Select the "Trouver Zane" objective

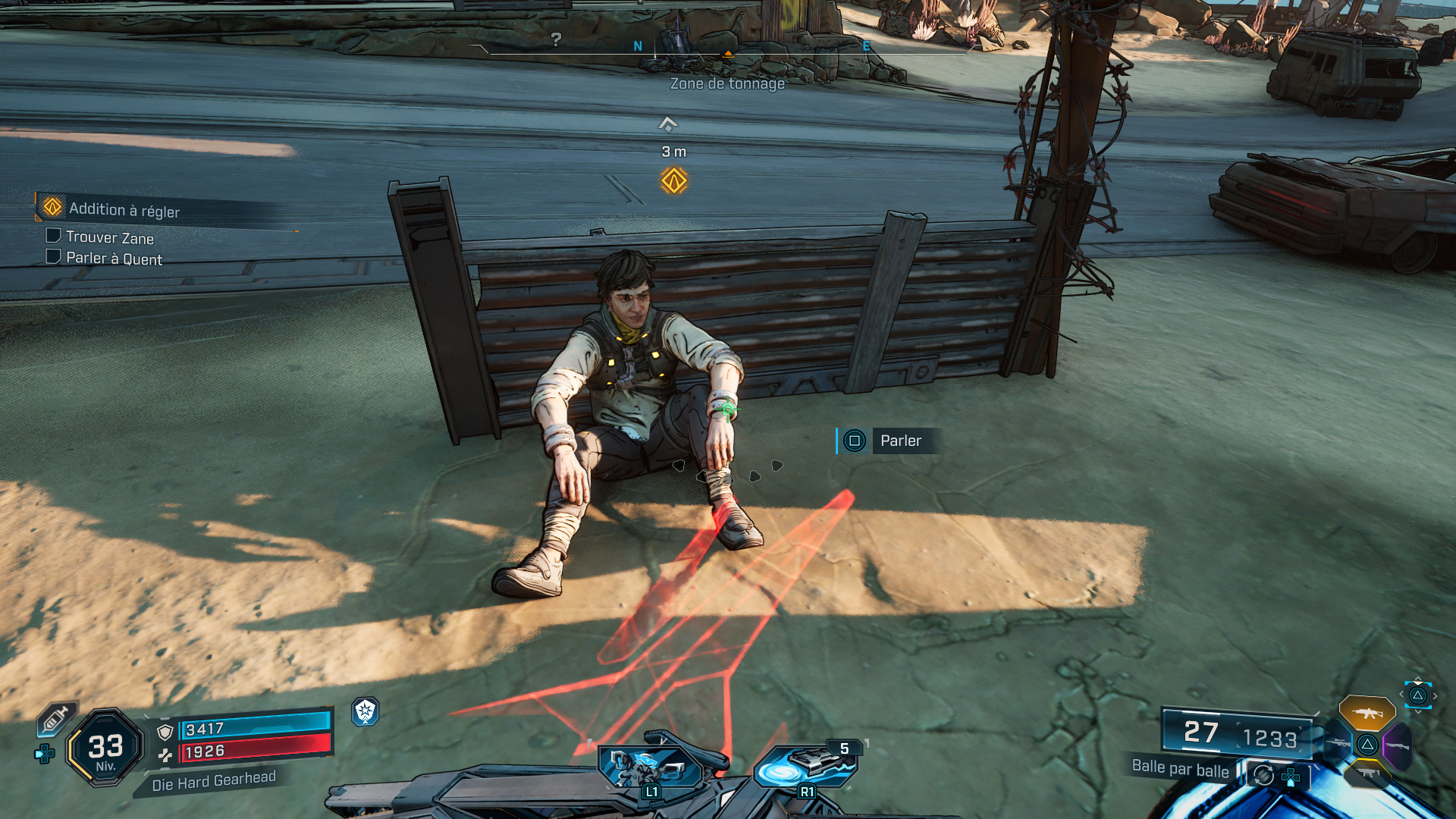[109, 237]
